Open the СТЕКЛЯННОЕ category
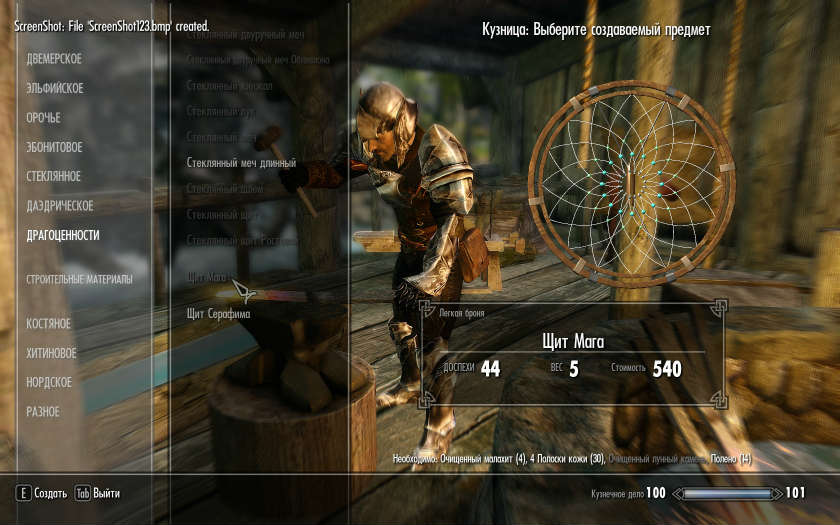The image size is (840, 525). click(54, 177)
